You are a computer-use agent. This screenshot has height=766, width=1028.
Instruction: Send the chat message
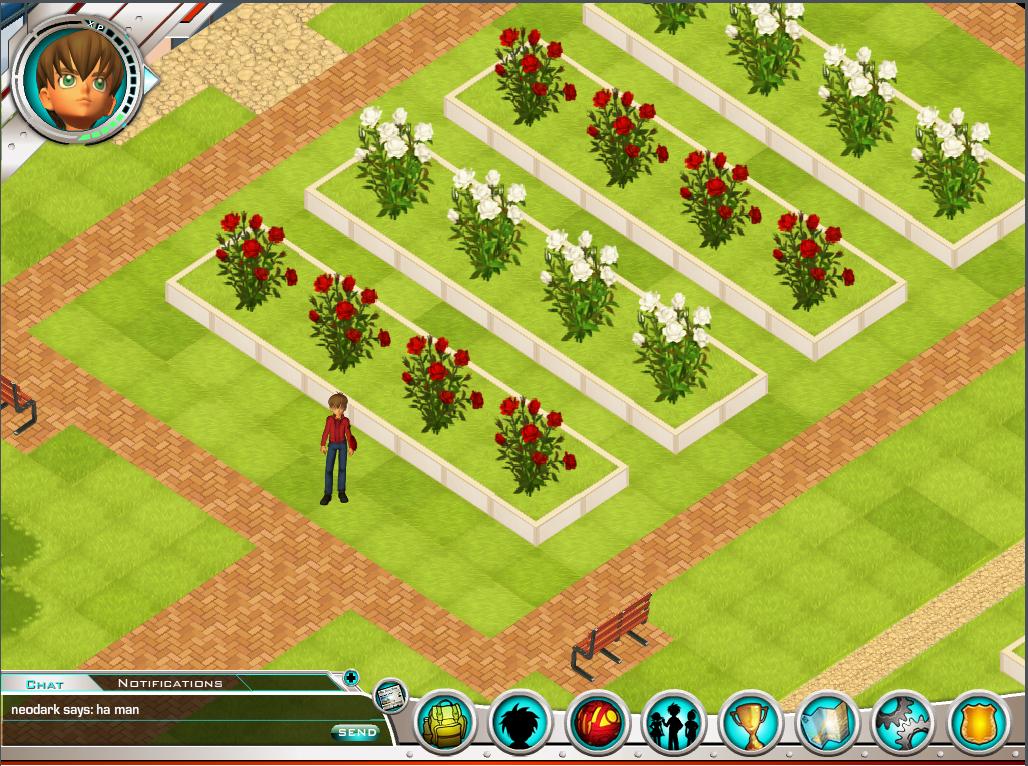coord(356,733)
